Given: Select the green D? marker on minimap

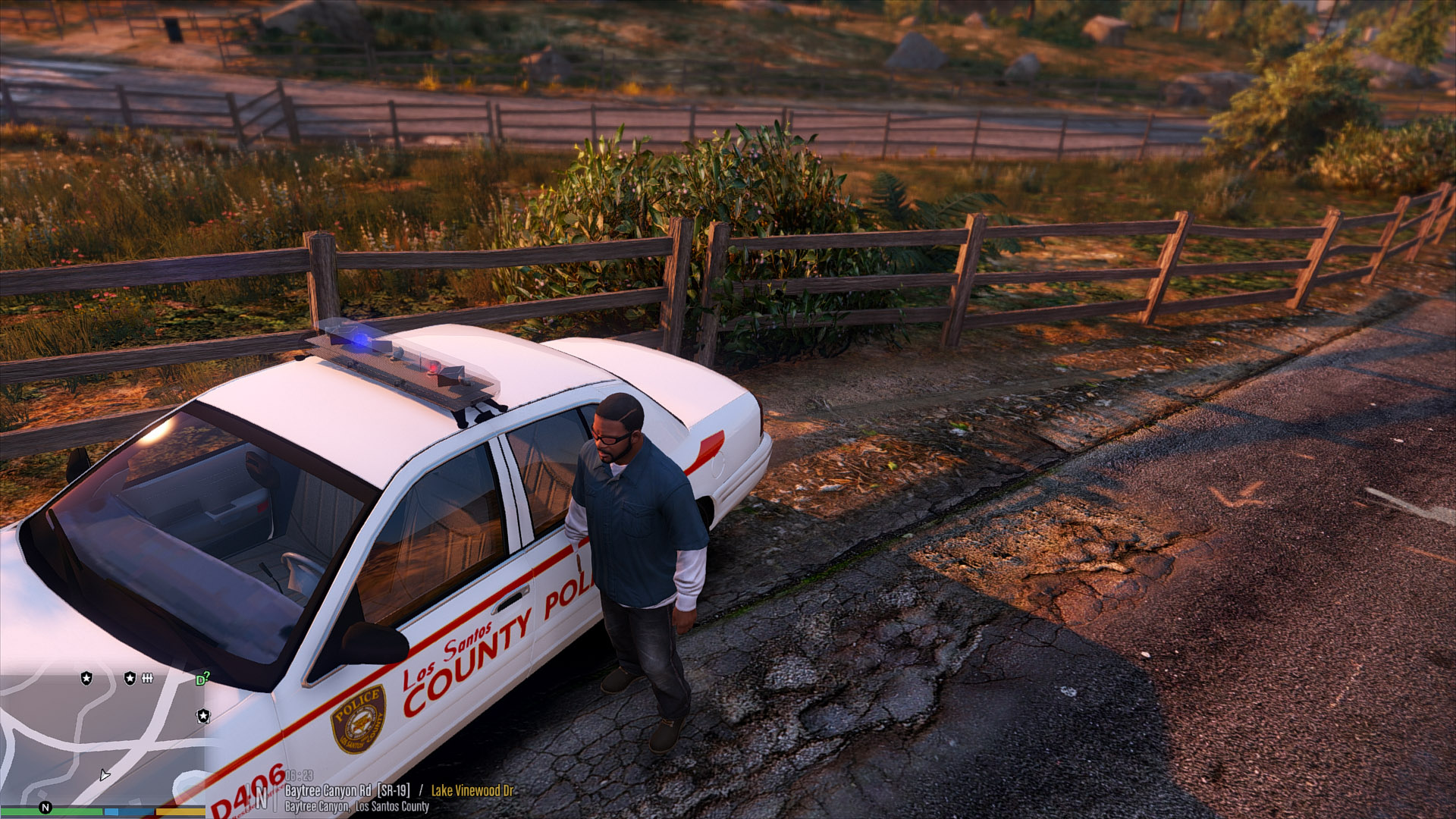Looking at the screenshot, I should pos(202,679).
